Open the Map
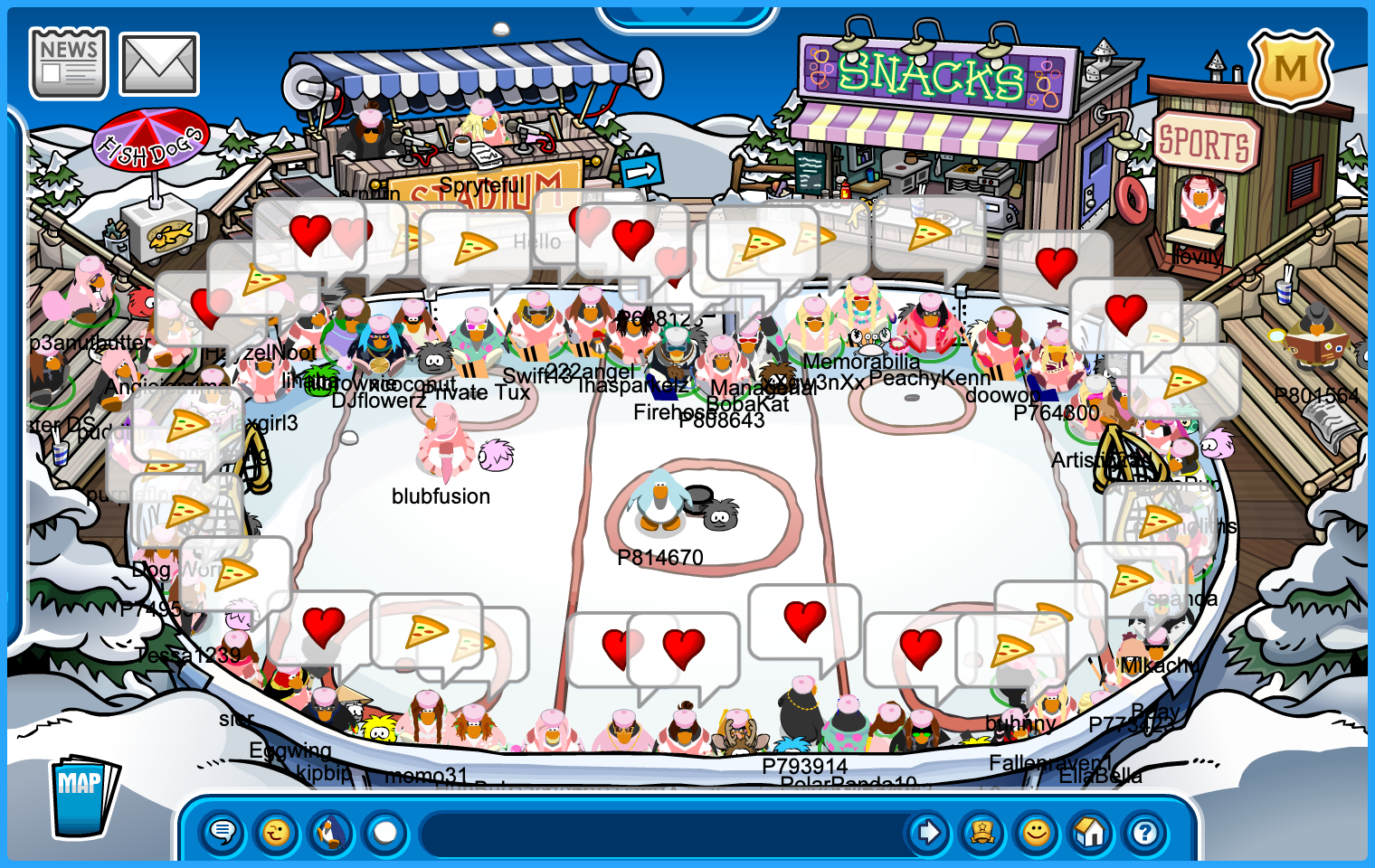 point(83,796)
